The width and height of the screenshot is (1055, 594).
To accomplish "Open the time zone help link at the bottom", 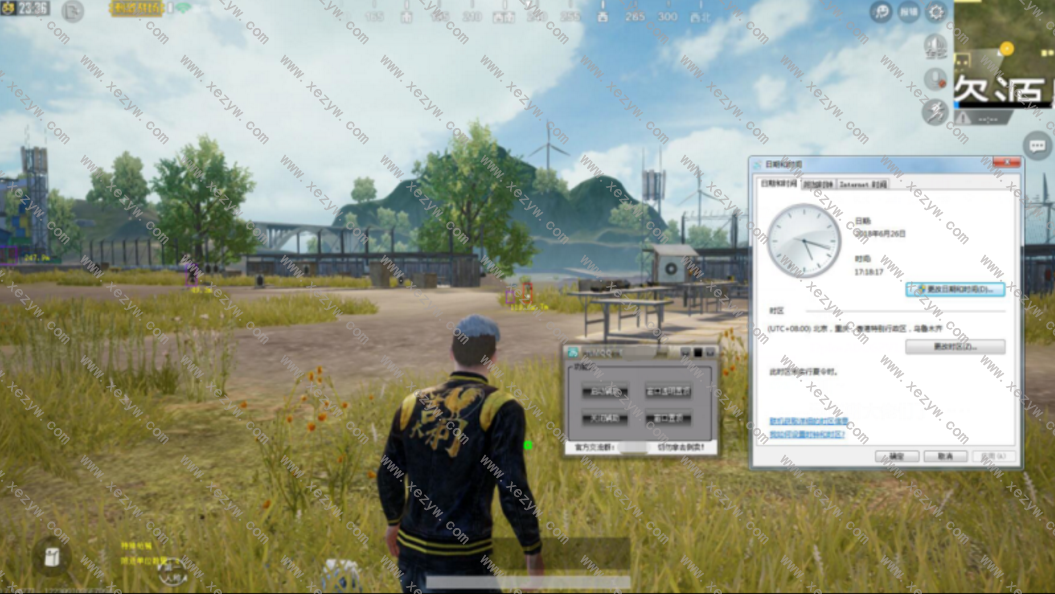I will click(807, 434).
